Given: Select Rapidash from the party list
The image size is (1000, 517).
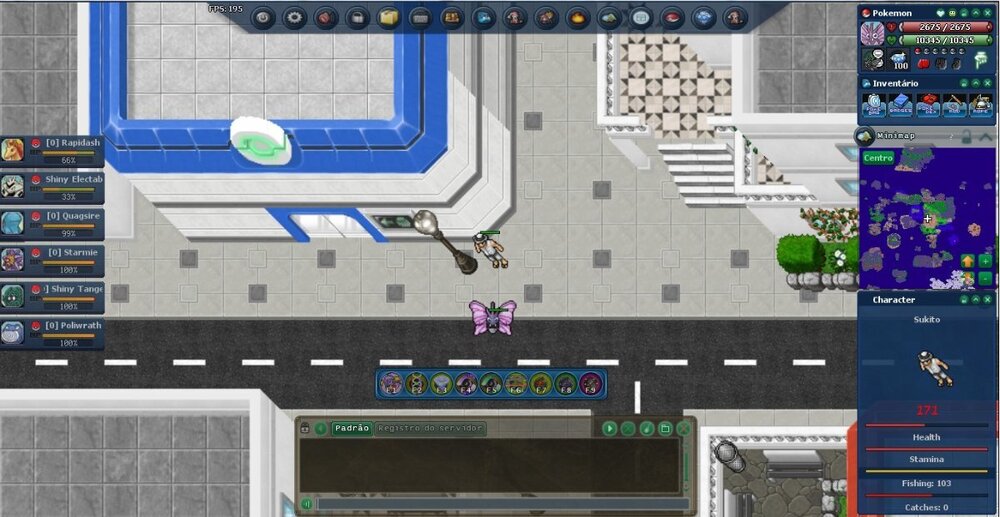Looking at the screenshot, I should click(52, 150).
